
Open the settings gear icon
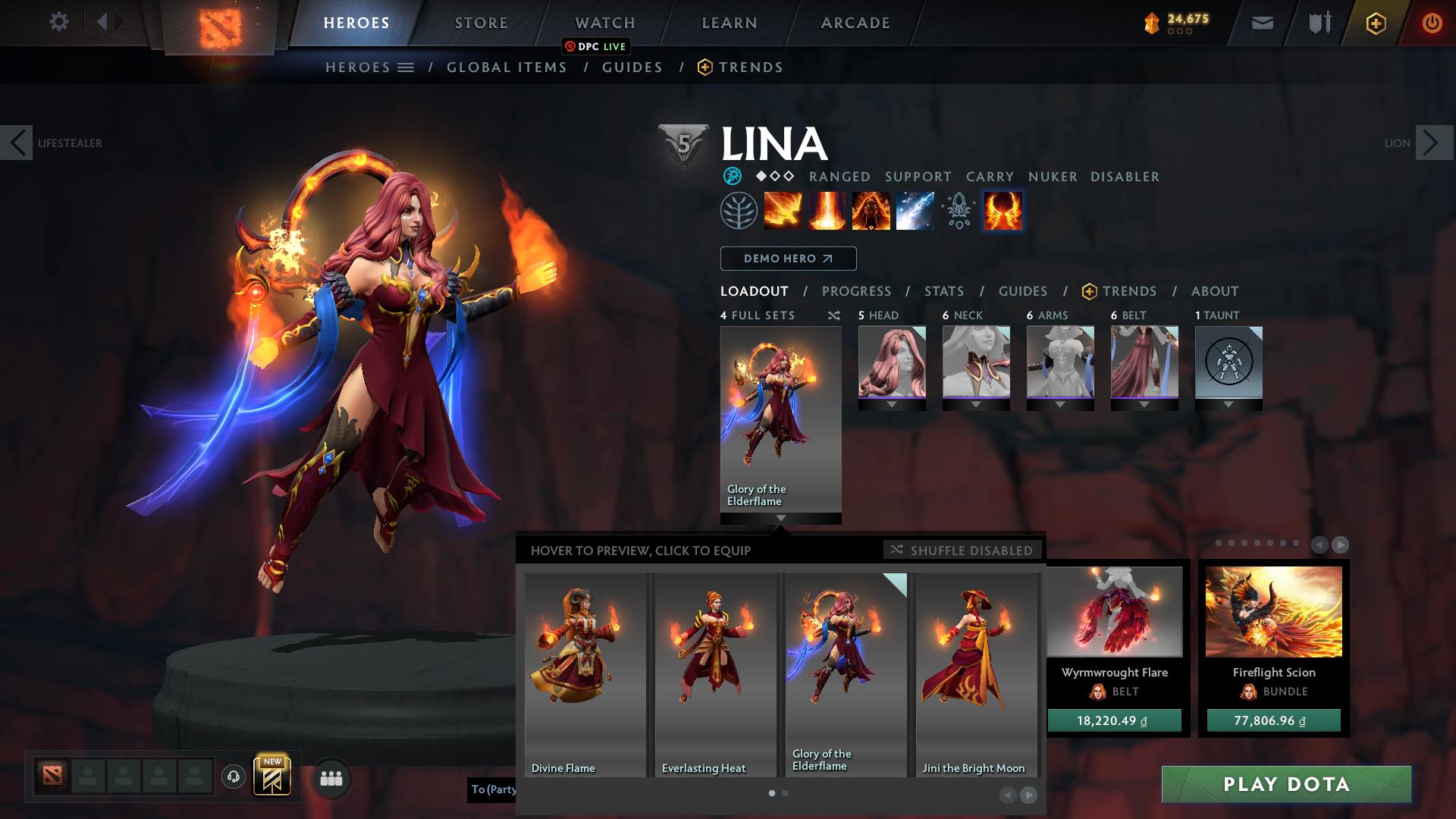[x=58, y=22]
